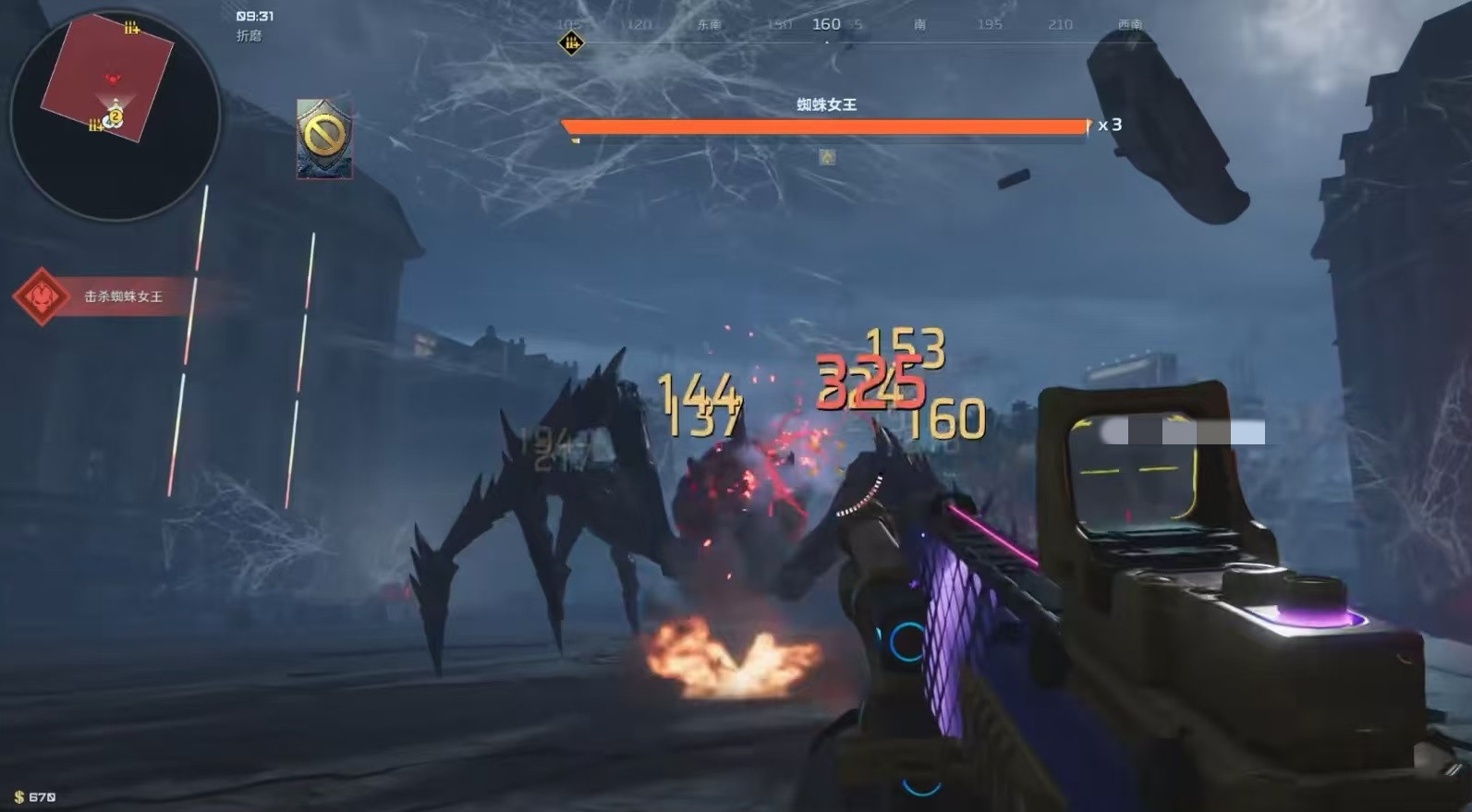Click the circular minimap

tap(115, 115)
